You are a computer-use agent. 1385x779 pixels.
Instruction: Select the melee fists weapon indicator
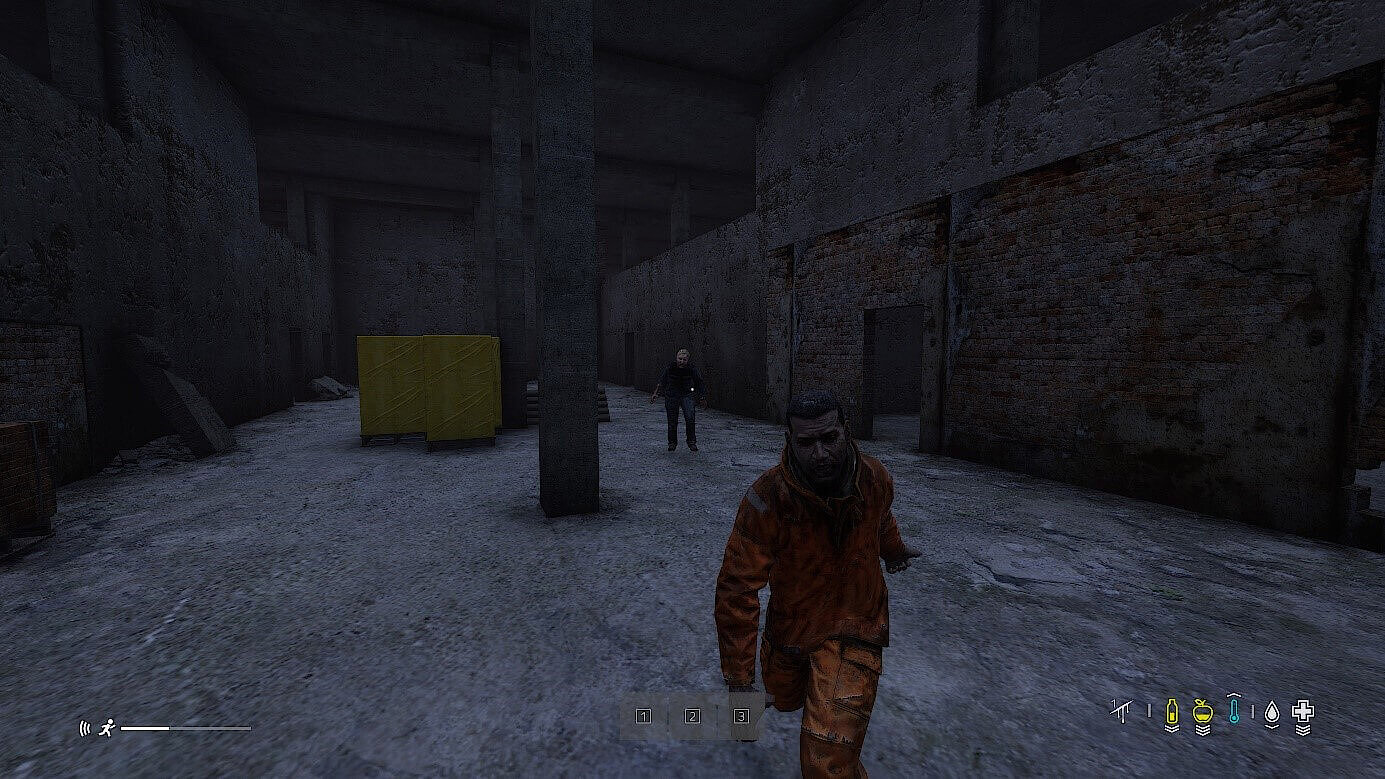1122,711
